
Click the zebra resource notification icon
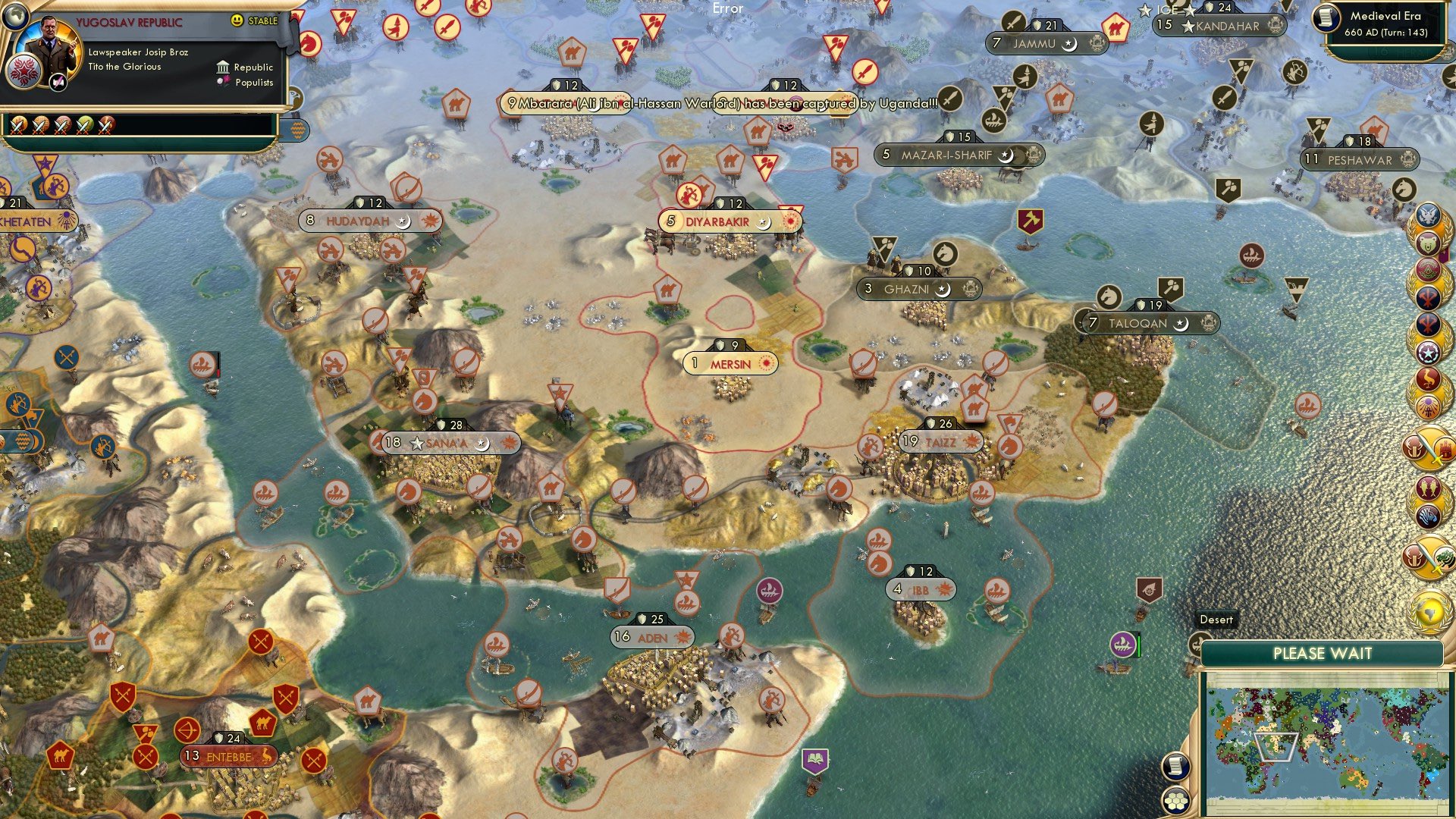click(1429, 515)
